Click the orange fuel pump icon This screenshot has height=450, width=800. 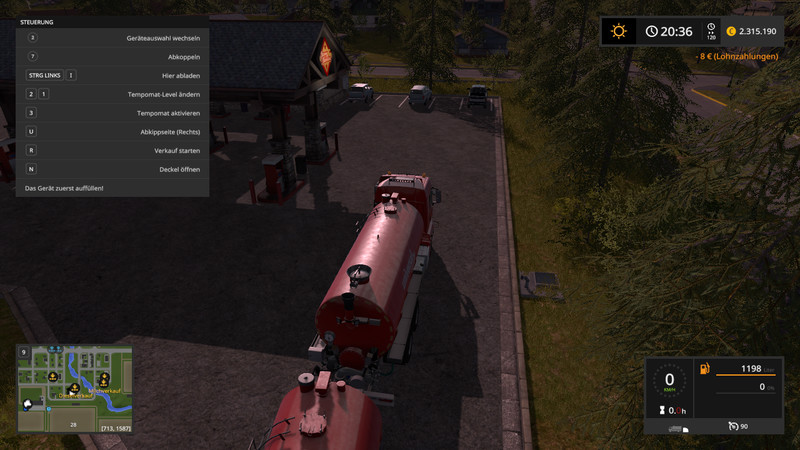pyautogui.click(x=705, y=369)
